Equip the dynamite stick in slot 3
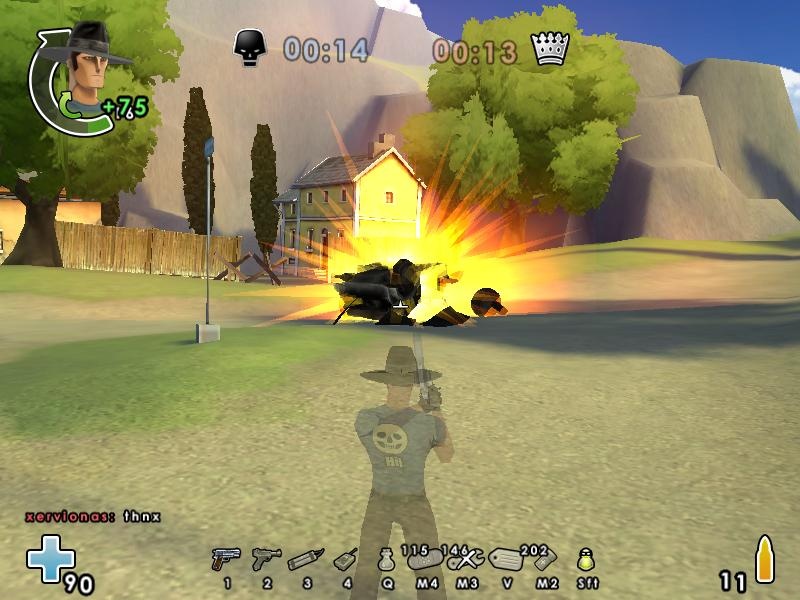800x600 pixels. 305,560
